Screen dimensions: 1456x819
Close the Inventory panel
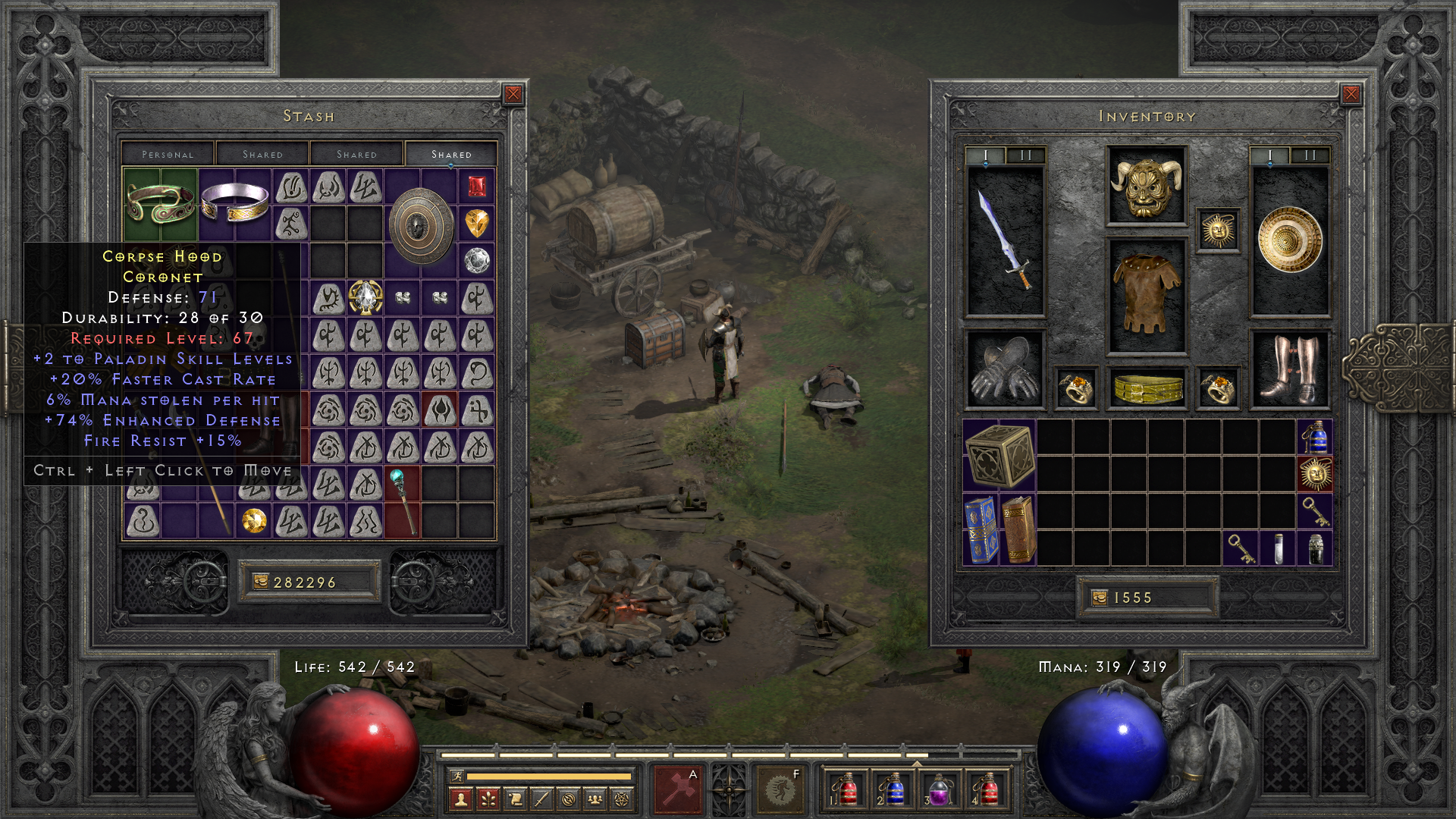click(1351, 94)
